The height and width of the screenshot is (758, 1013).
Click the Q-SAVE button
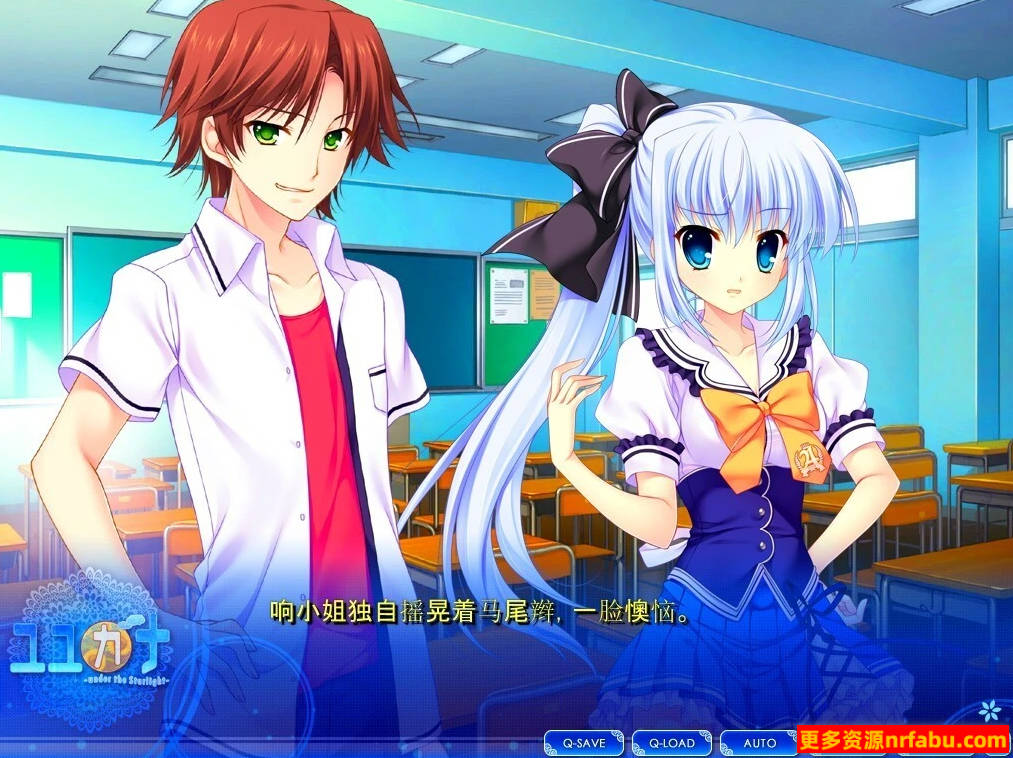[583, 743]
